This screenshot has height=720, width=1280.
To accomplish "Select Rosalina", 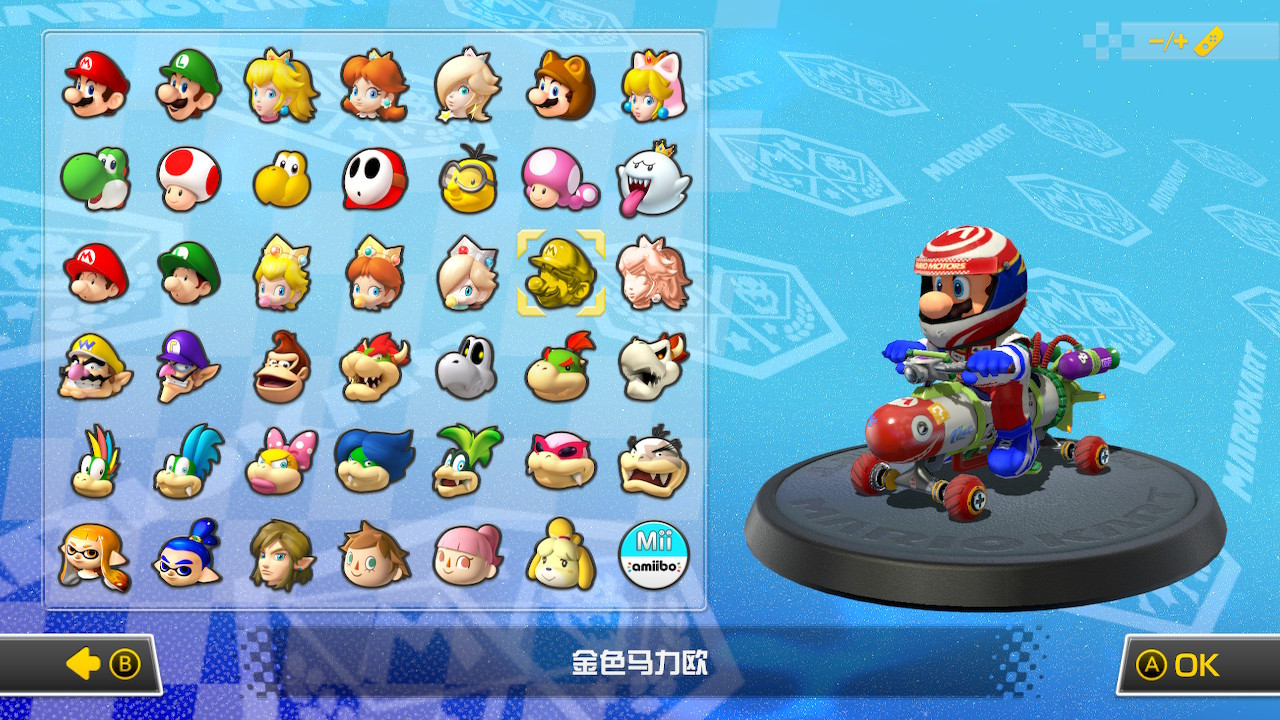I will click(467, 87).
